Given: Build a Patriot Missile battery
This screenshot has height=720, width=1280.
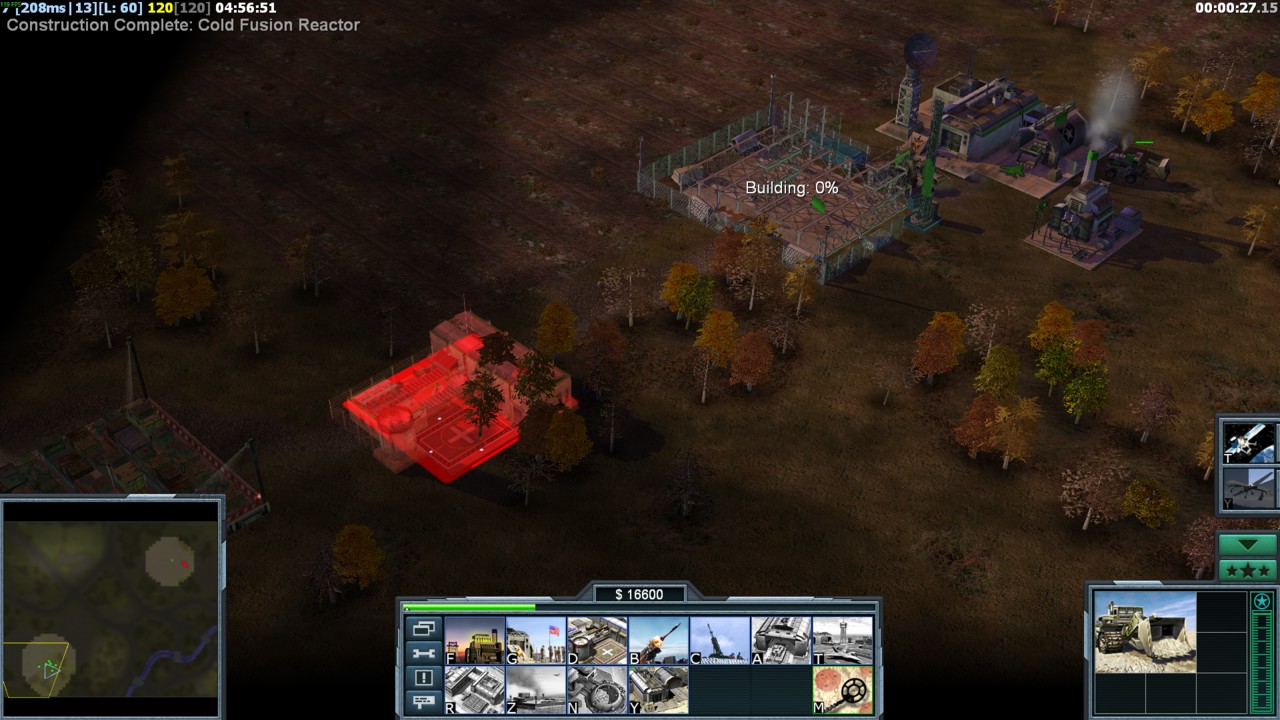Looking at the screenshot, I should (658, 640).
